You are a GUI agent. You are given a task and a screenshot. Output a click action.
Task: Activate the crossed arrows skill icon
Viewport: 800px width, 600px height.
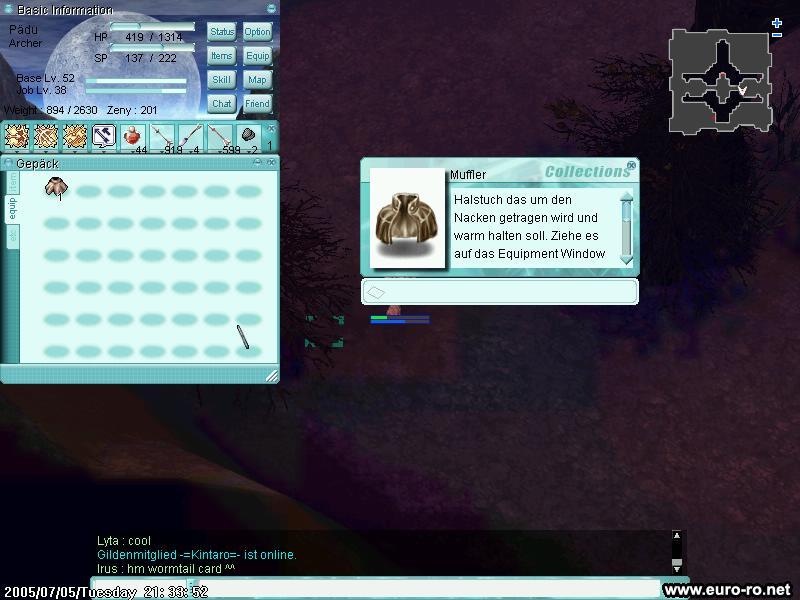pyautogui.click(x=104, y=137)
